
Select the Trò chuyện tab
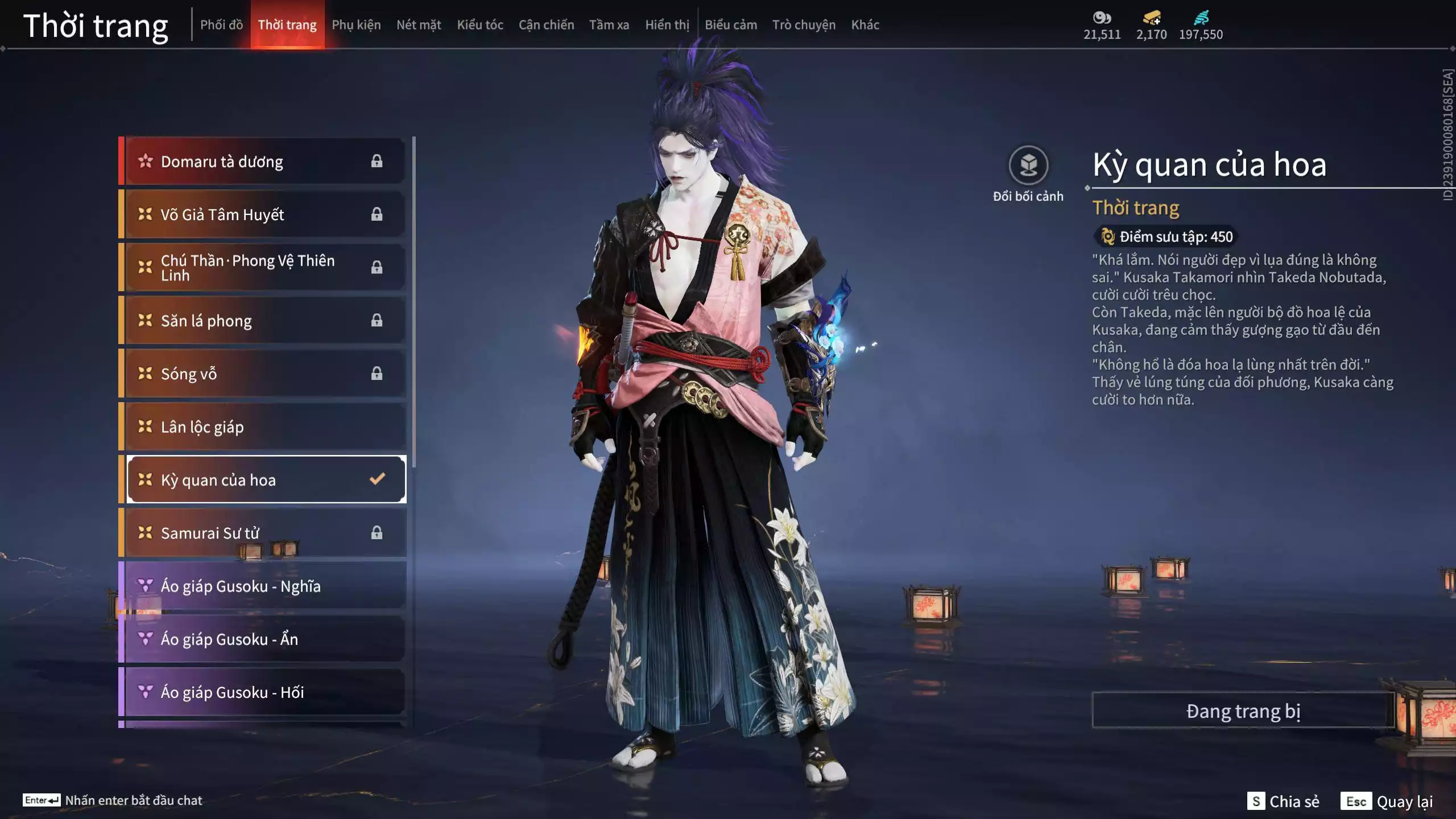point(804,25)
